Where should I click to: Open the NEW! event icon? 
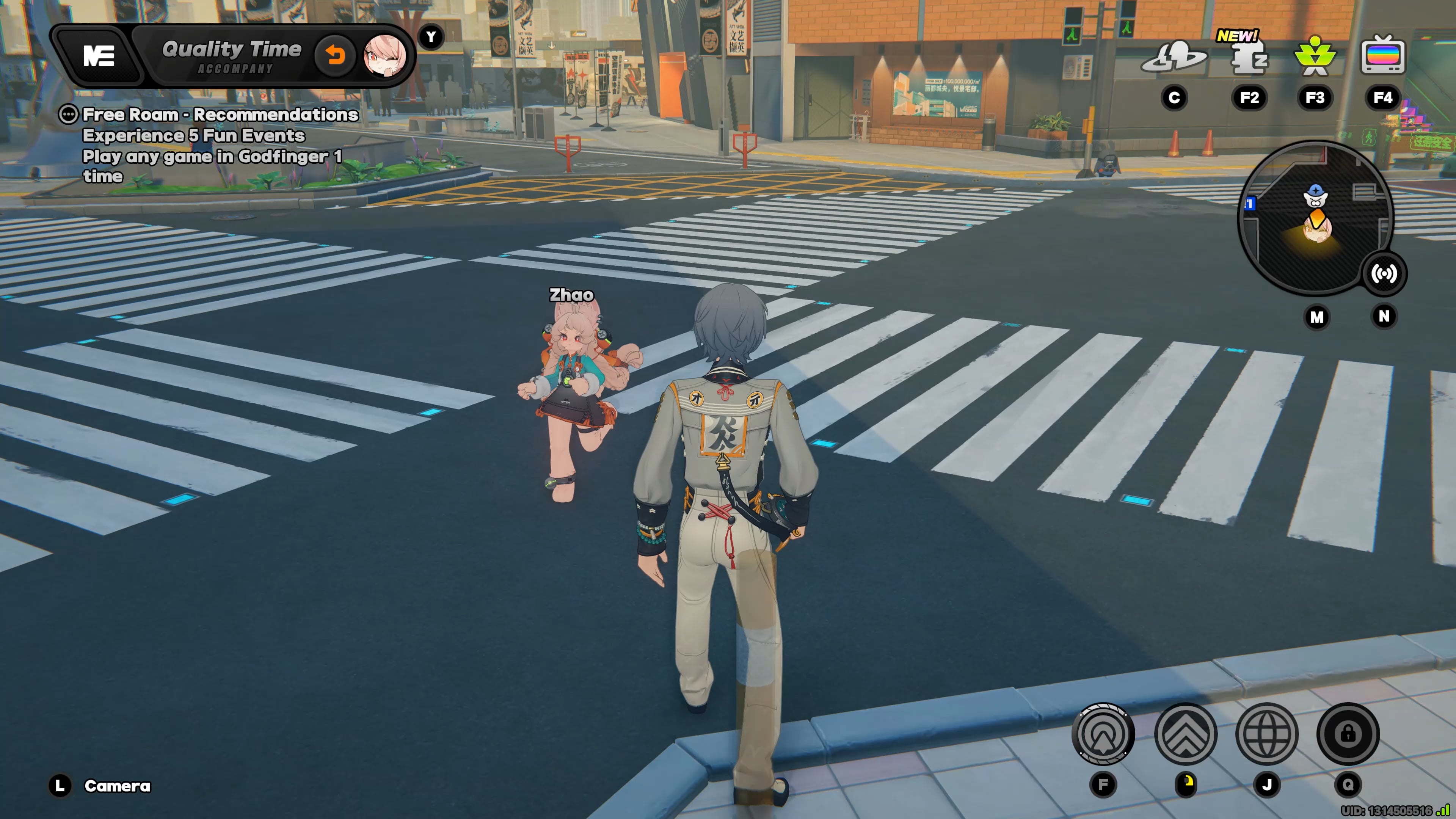click(1249, 57)
